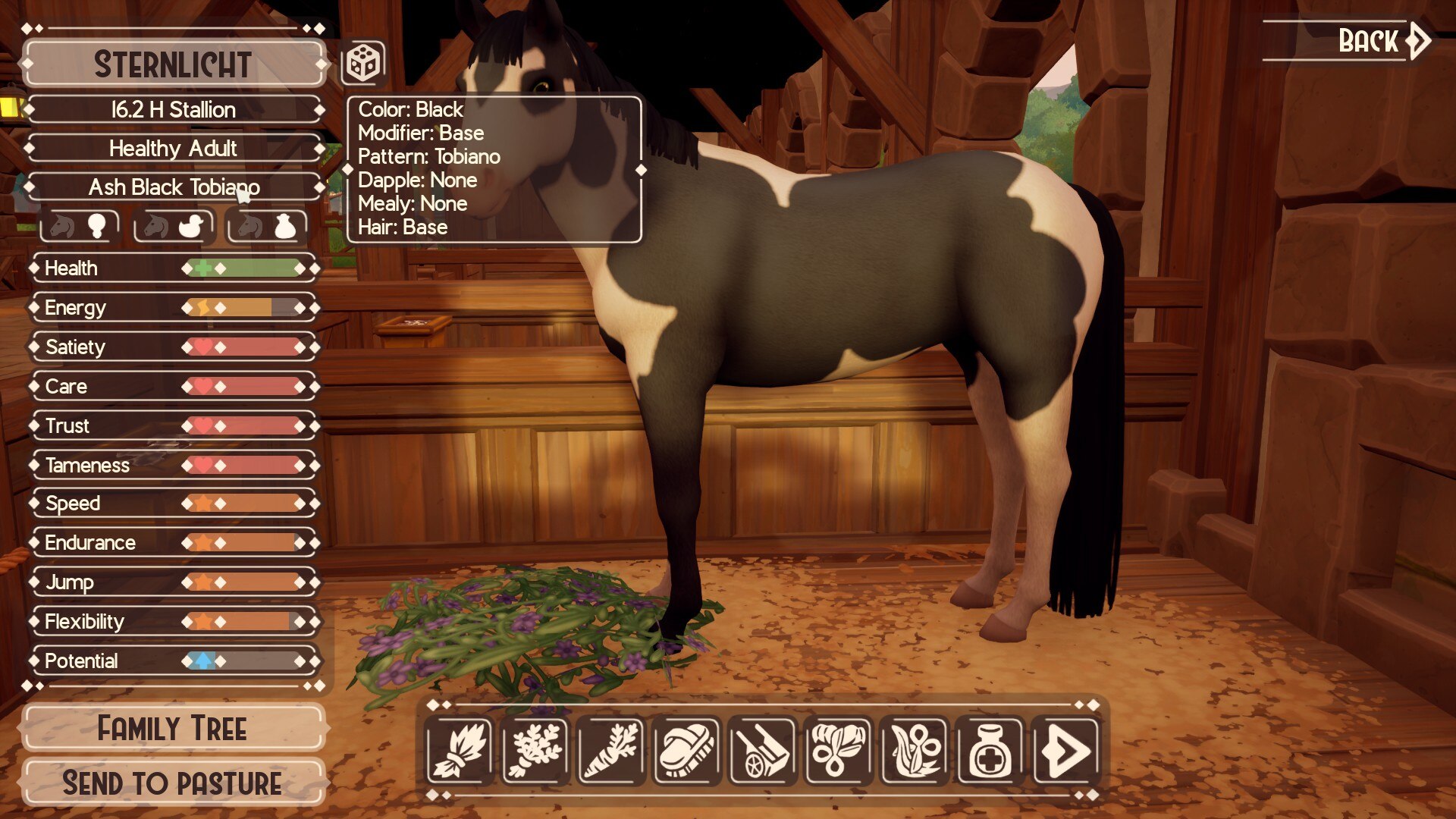Image resolution: width=1456 pixels, height=819 pixels.
Task: Show next toolbar page with arrow button
Action: point(1066,751)
